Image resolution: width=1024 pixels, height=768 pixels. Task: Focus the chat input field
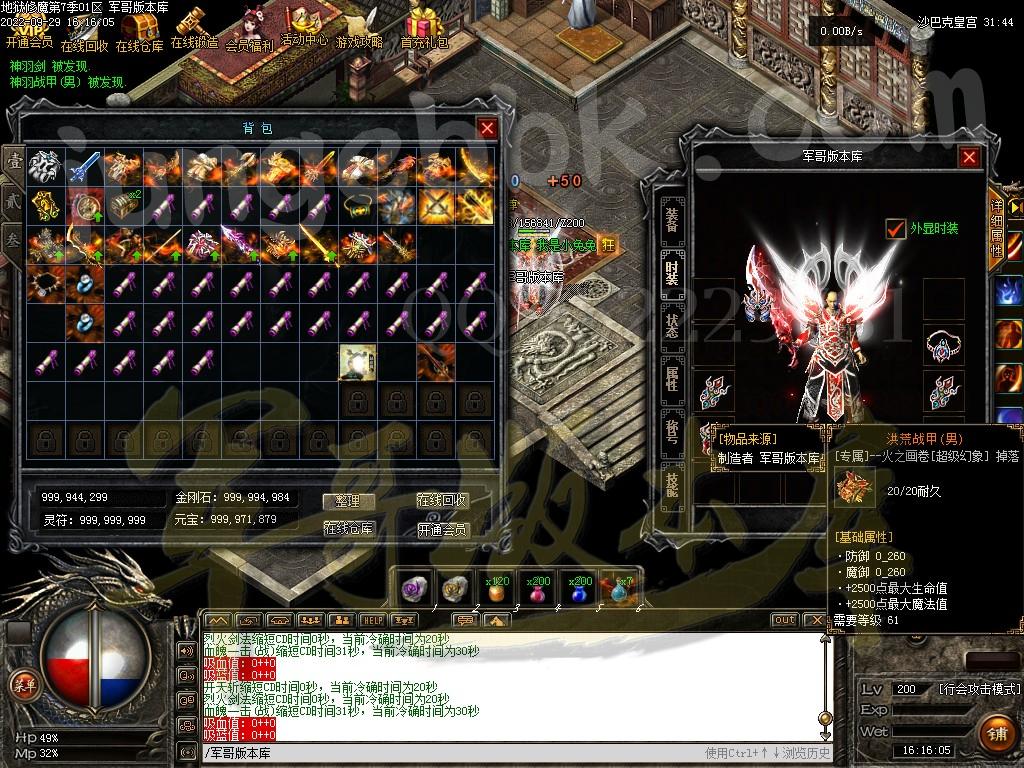[x=450, y=753]
